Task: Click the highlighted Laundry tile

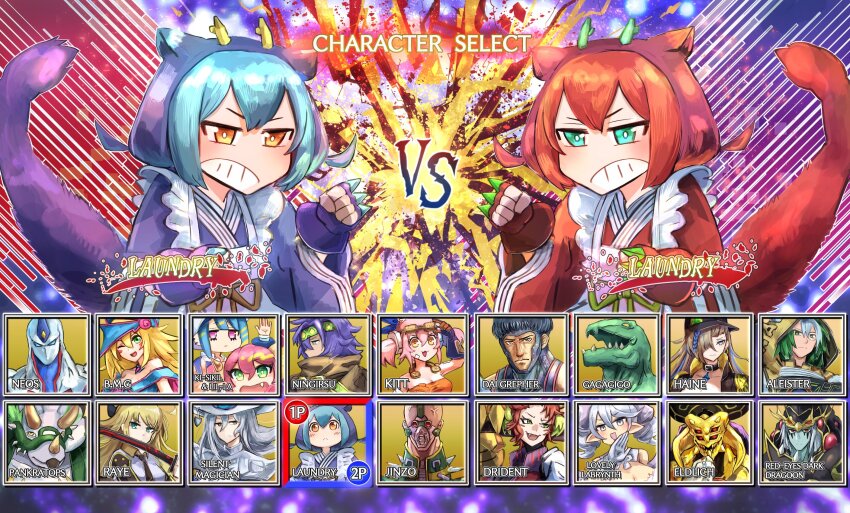Action: 327,442
